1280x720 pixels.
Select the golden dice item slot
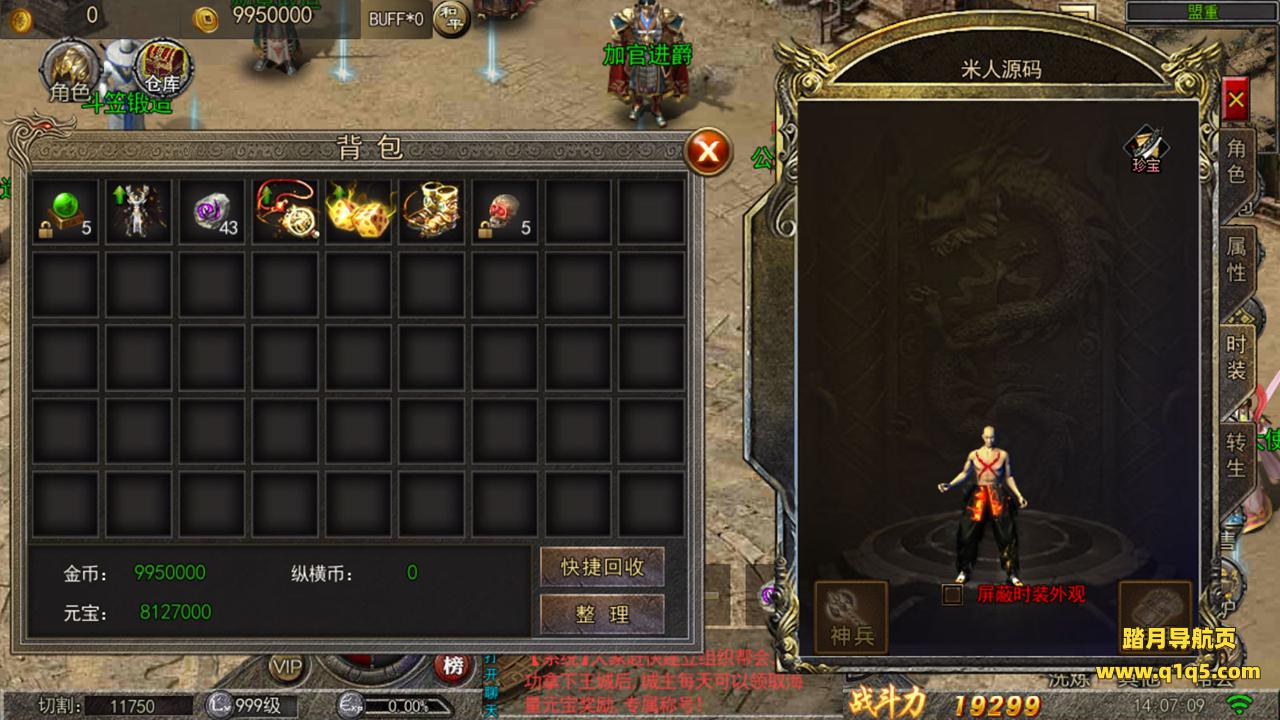click(x=358, y=211)
